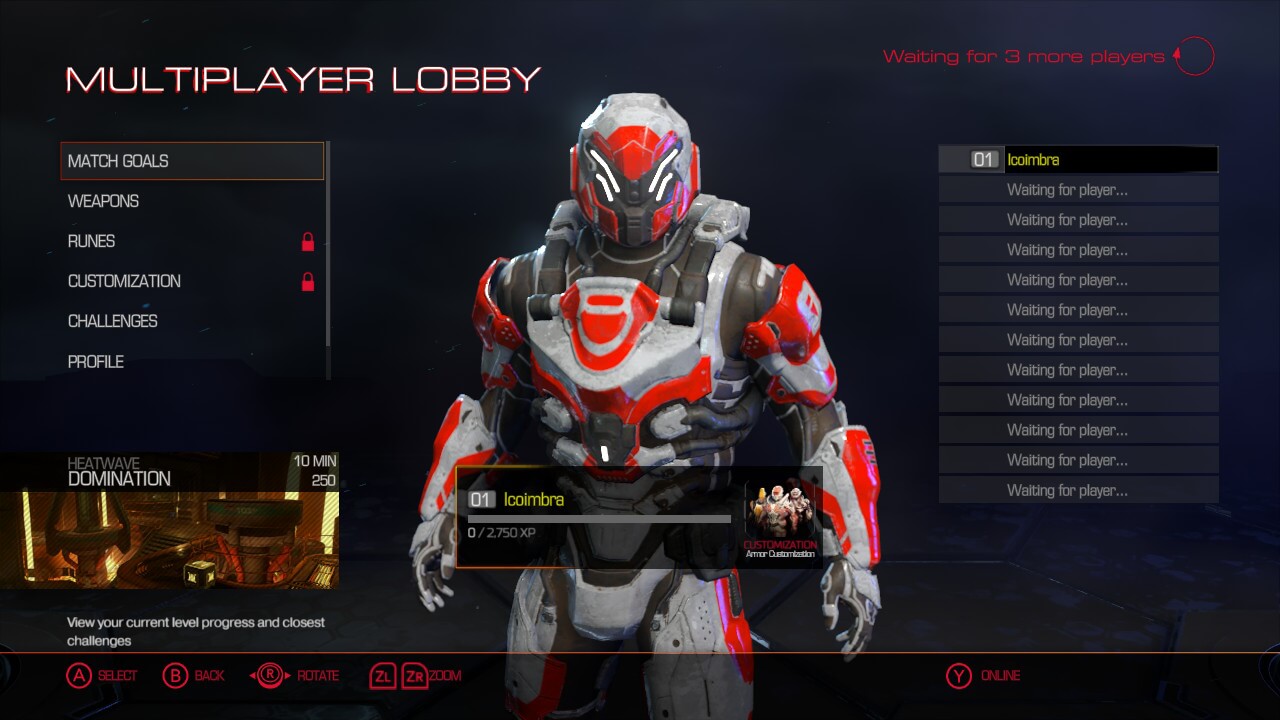Choose the locked Runes entry
The width and height of the screenshot is (1280, 720).
(92, 241)
